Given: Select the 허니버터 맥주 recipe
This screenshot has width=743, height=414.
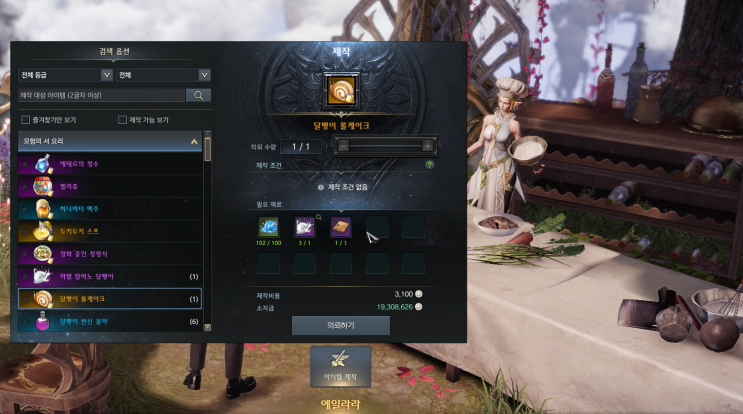Looking at the screenshot, I should click(x=110, y=208).
